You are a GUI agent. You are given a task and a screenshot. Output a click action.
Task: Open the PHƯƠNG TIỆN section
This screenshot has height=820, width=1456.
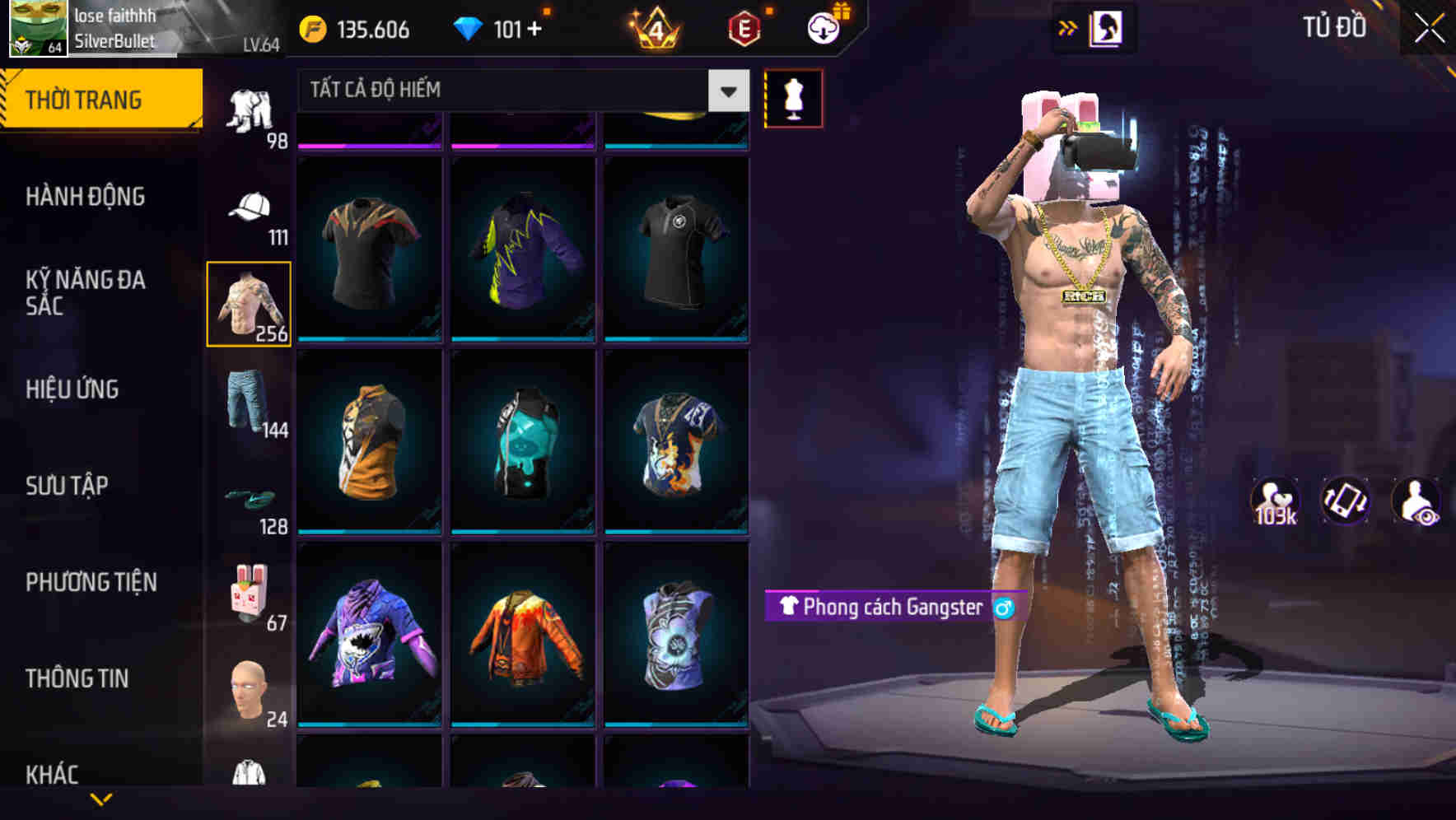[91, 582]
